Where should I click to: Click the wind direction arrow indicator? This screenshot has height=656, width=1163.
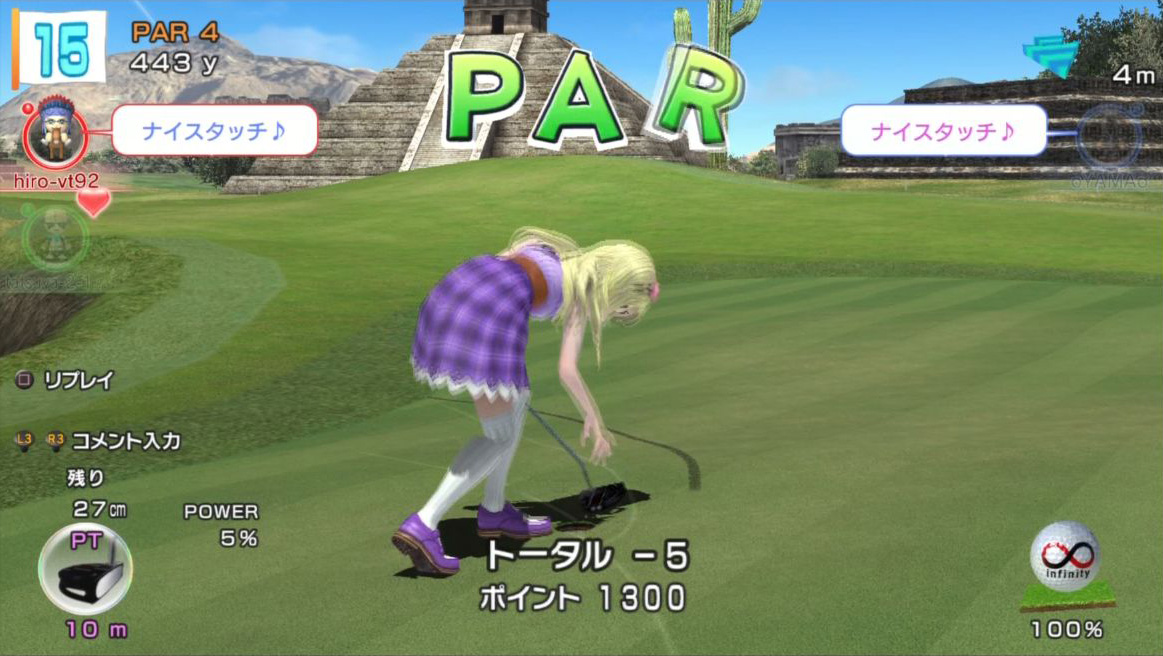tap(1052, 55)
